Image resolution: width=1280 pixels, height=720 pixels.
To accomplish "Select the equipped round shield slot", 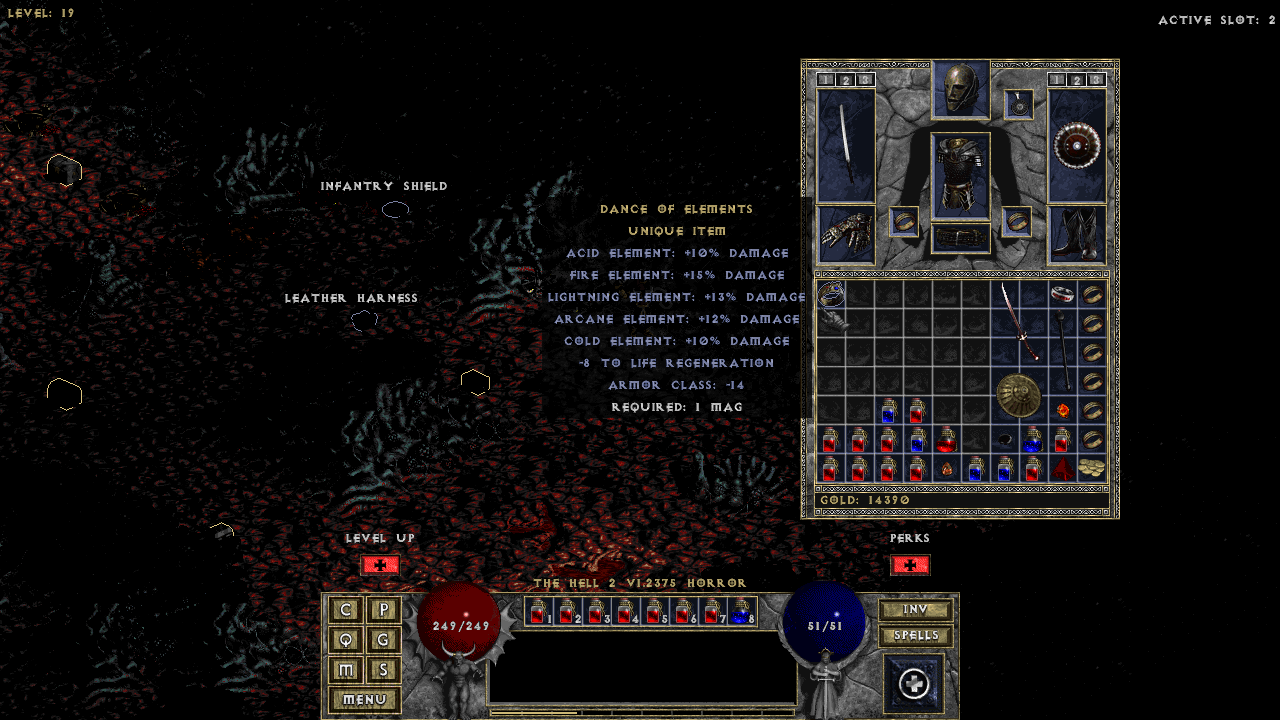I will point(1077,145).
